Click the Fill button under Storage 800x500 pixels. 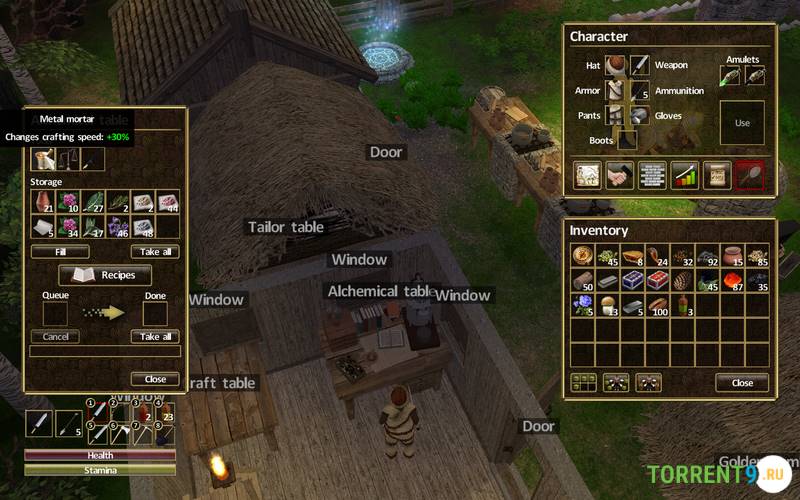[x=60, y=252]
